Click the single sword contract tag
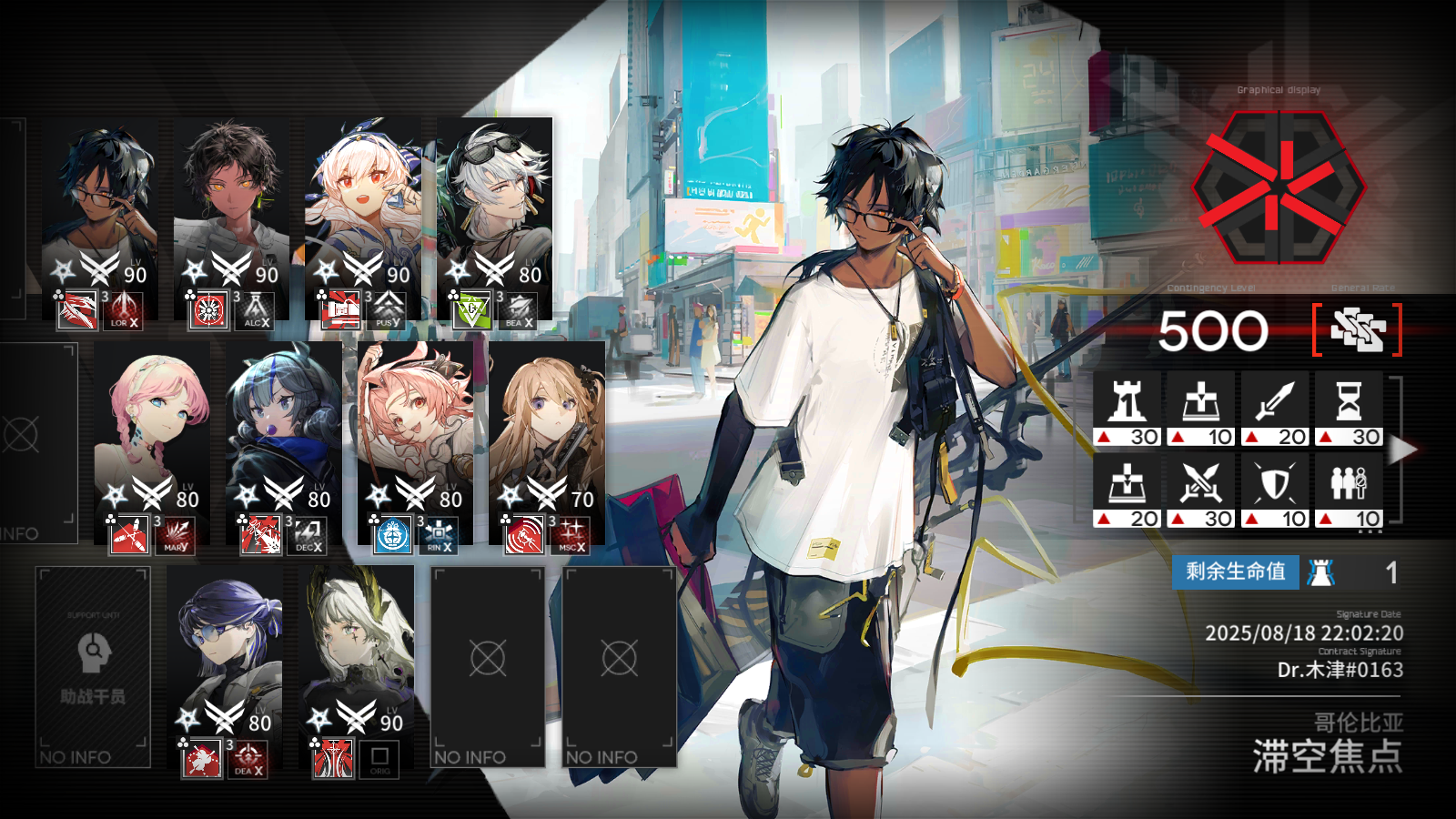 [x=1275, y=409]
